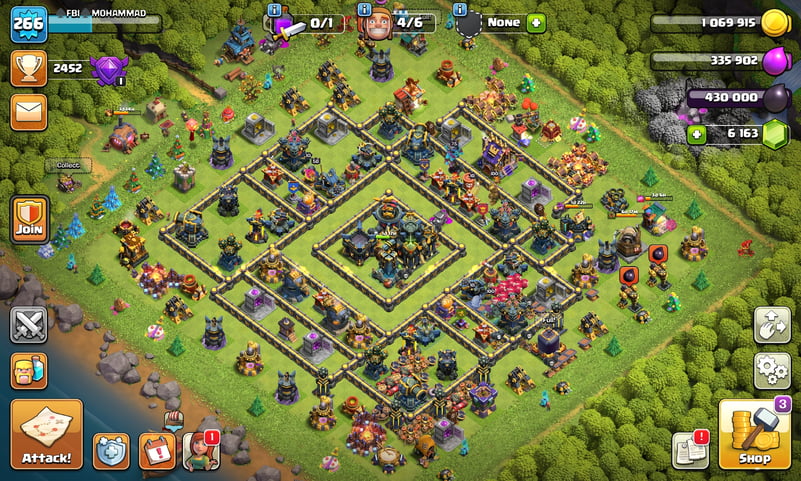Image resolution: width=801 pixels, height=481 pixels.
Task: Open the mail envelope inbox
Action: coord(29,112)
